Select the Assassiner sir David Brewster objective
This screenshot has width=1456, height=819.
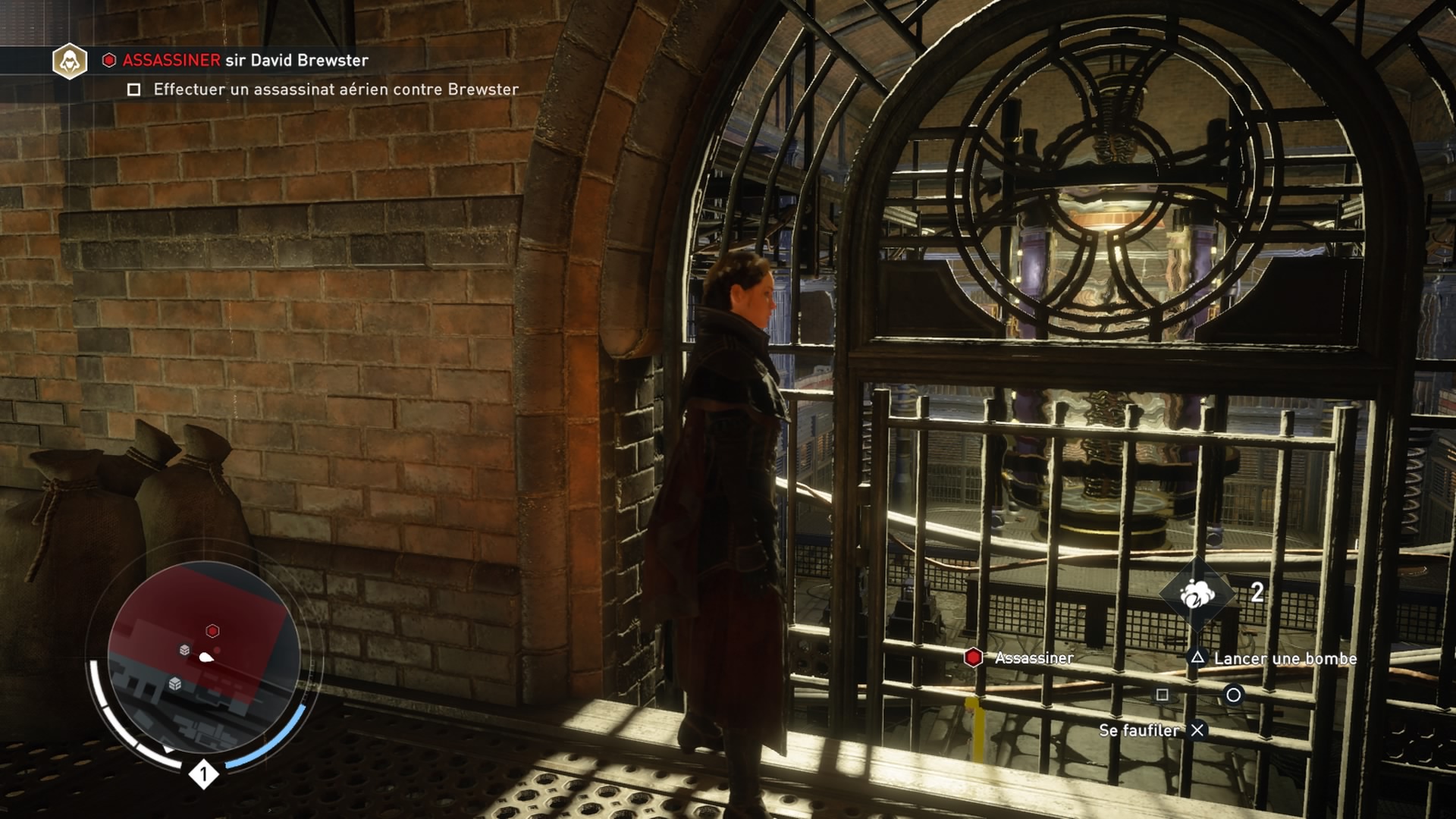click(x=245, y=61)
